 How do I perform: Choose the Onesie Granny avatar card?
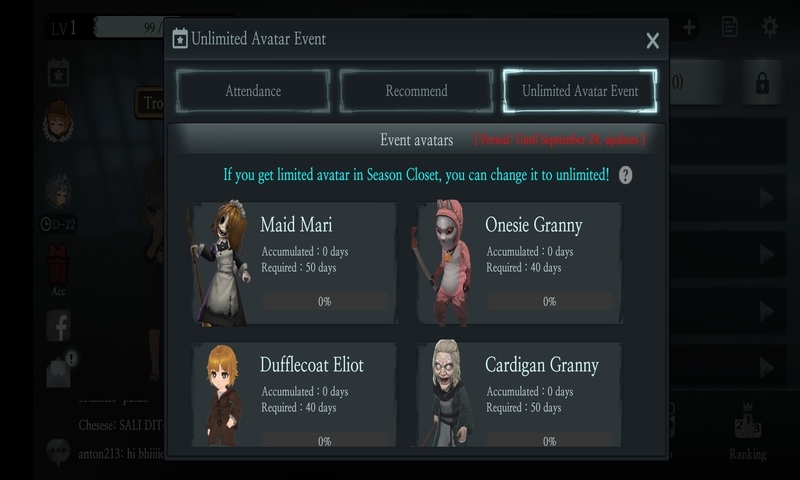click(519, 264)
